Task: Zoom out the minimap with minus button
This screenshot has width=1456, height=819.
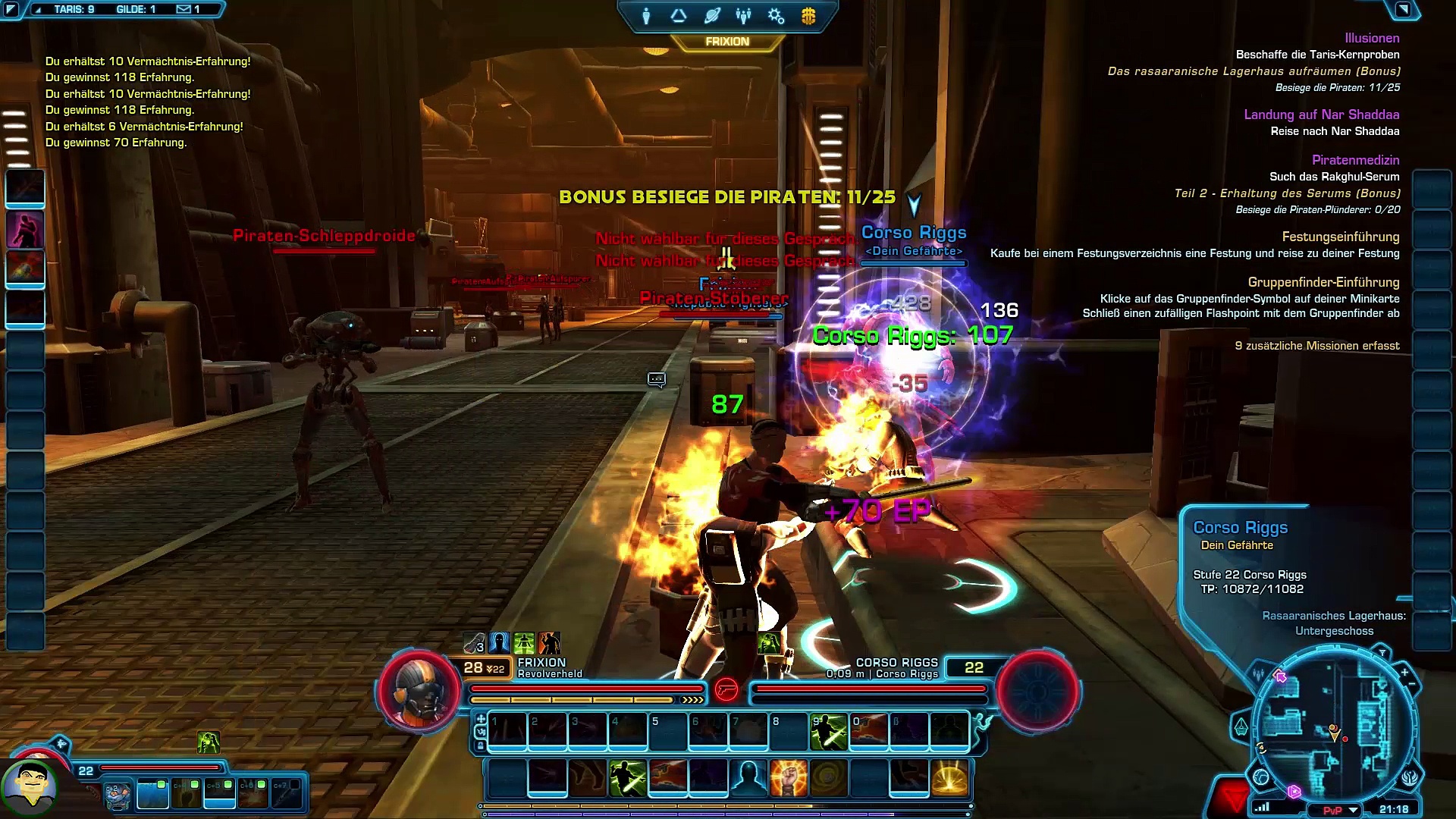Action: 1411,684
